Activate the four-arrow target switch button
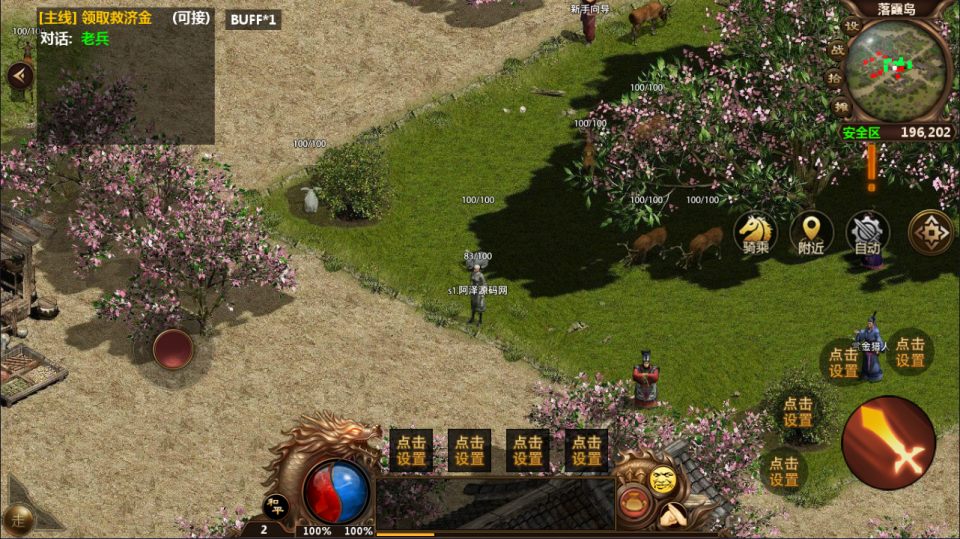This screenshot has width=960, height=539. pyautogui.click(x=930, y=233)
